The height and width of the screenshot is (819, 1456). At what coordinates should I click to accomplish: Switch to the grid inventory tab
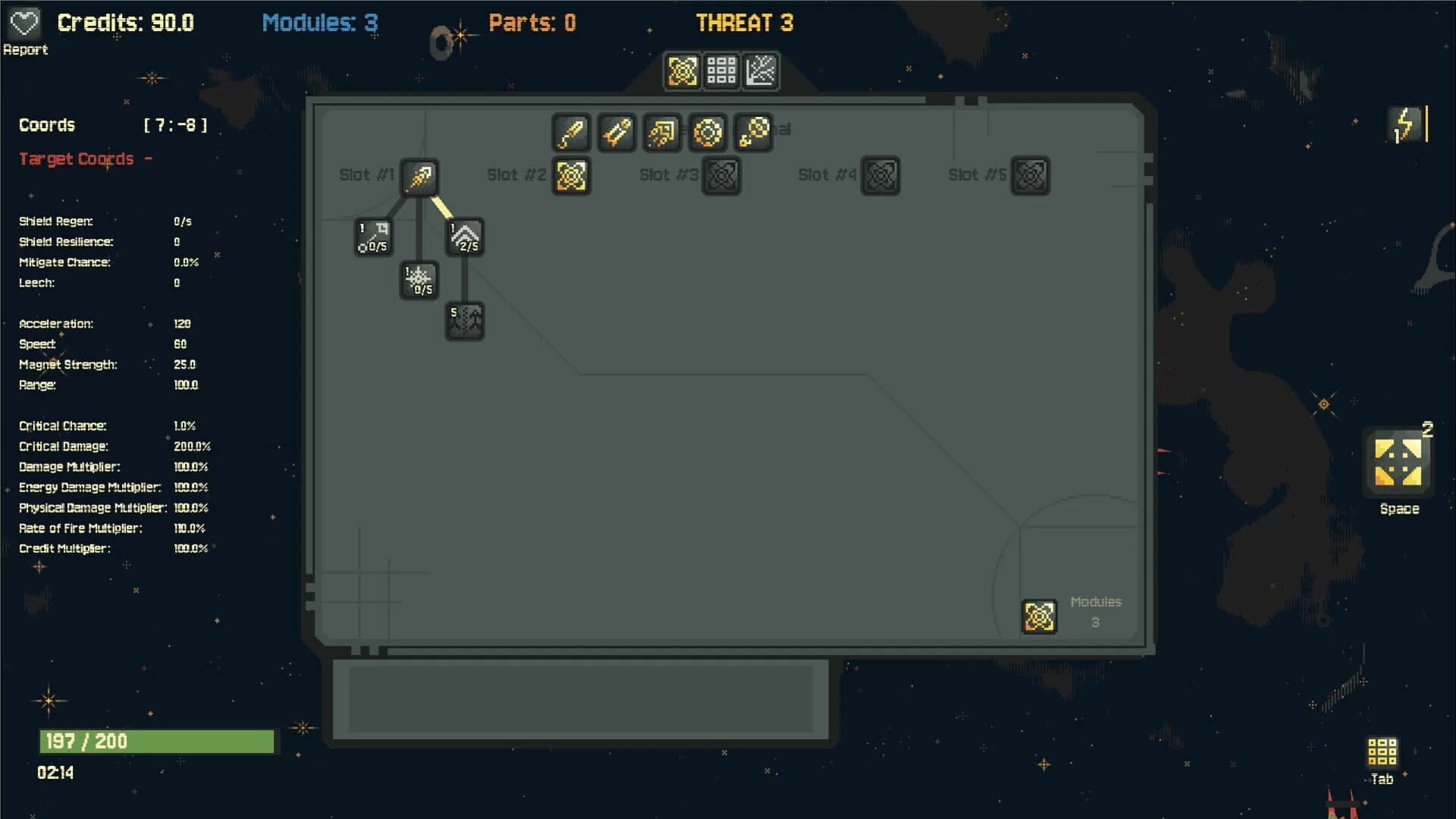tap(721, 71)
